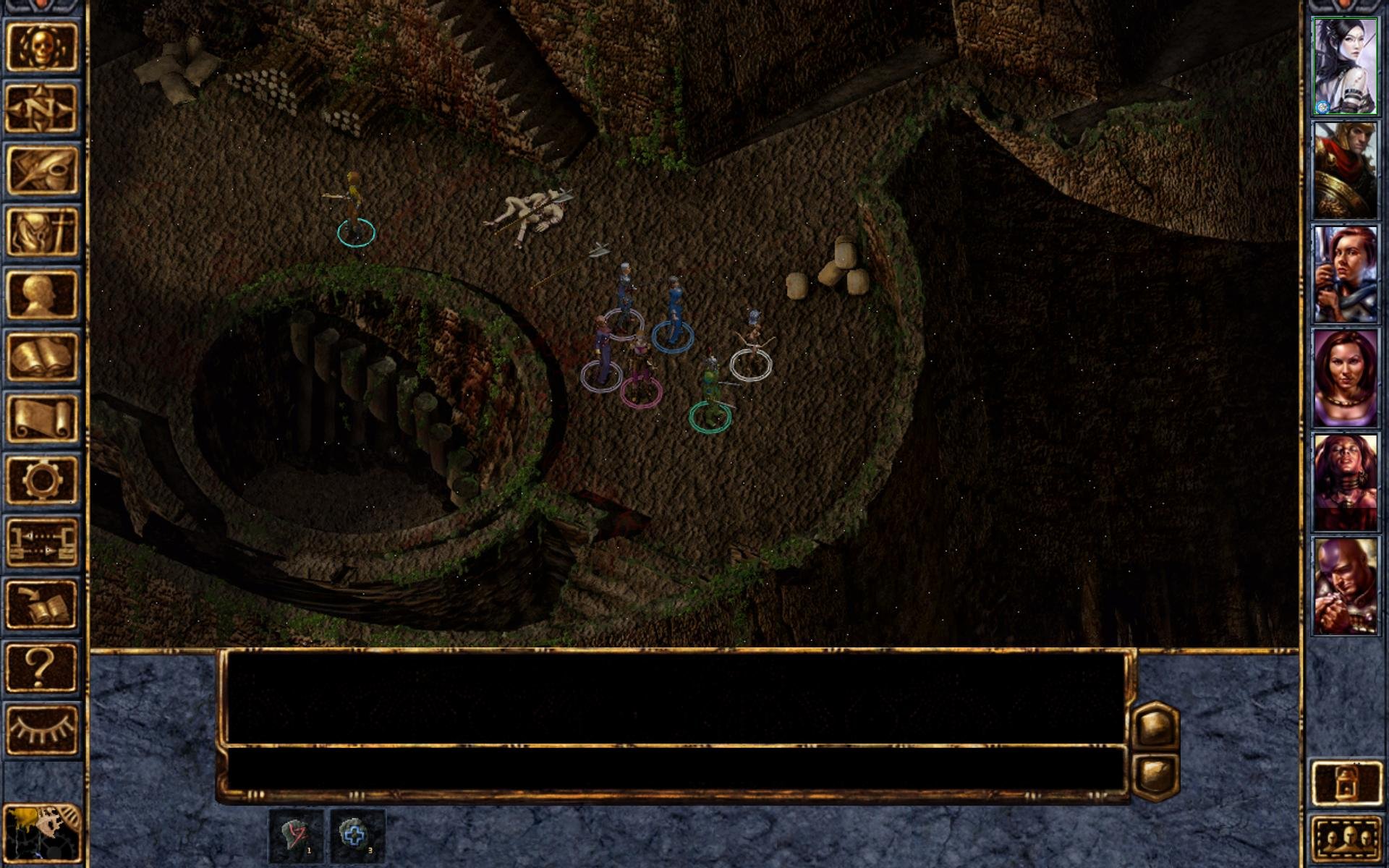Open the inventory helmet-and-sword button

41,232
